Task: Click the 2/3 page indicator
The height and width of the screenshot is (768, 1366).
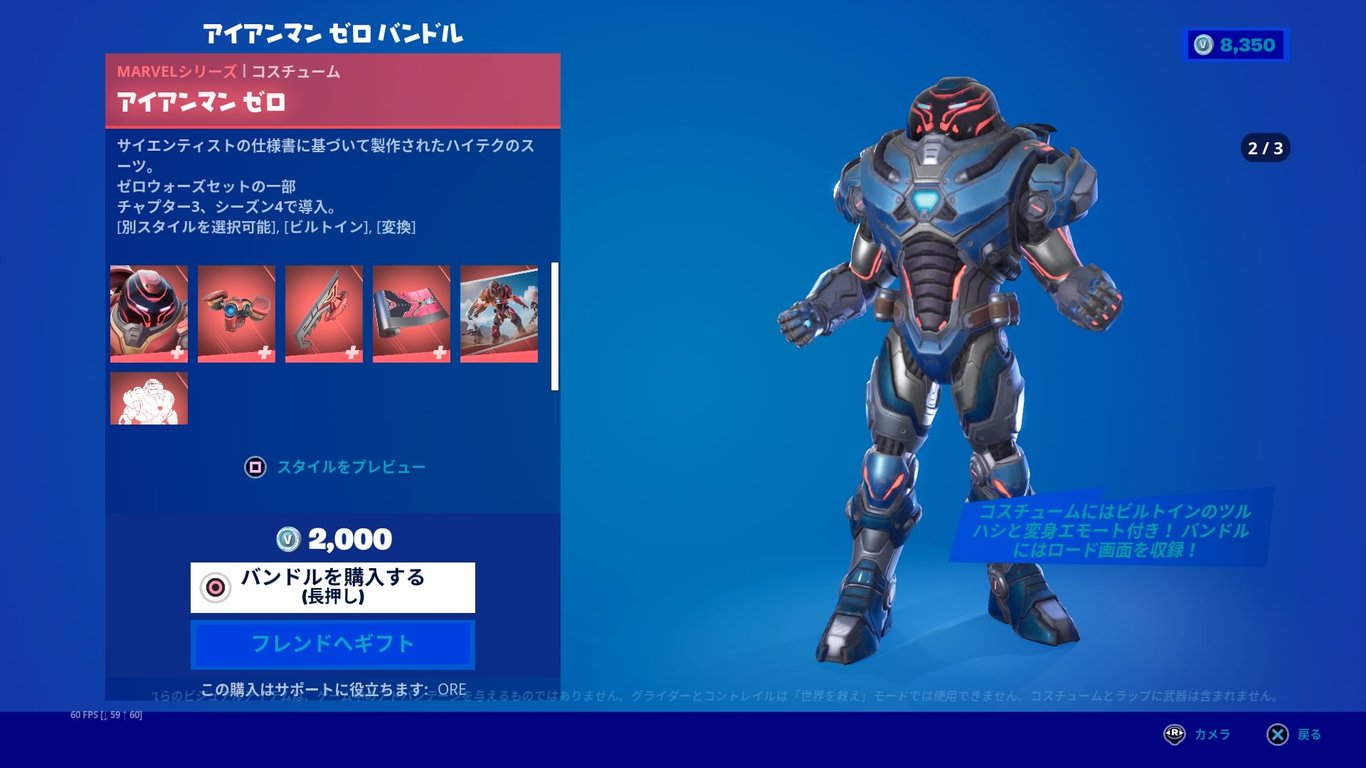Action: coord(1264,146)
